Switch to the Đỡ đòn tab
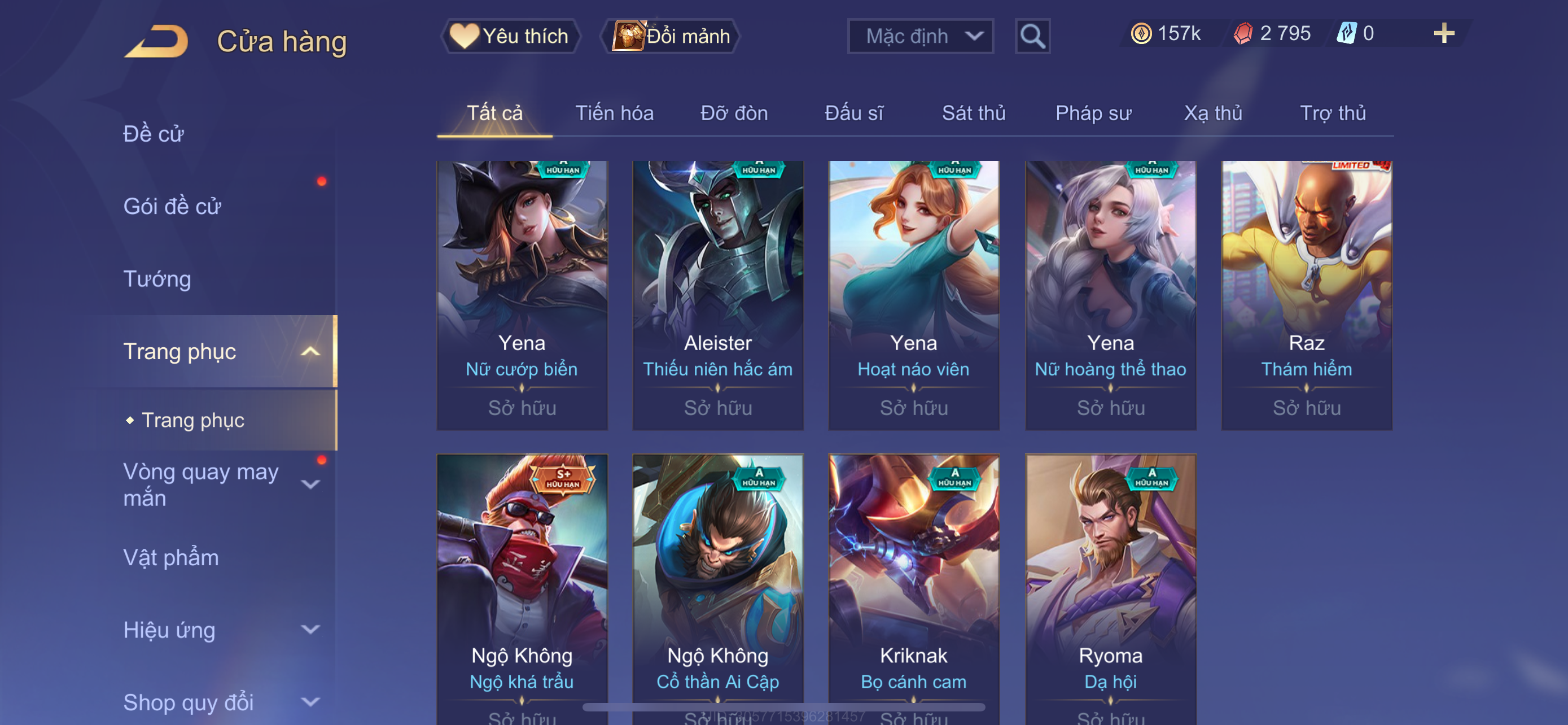The width and height of the screenshot is (1568, 725). tap(733, 113)
